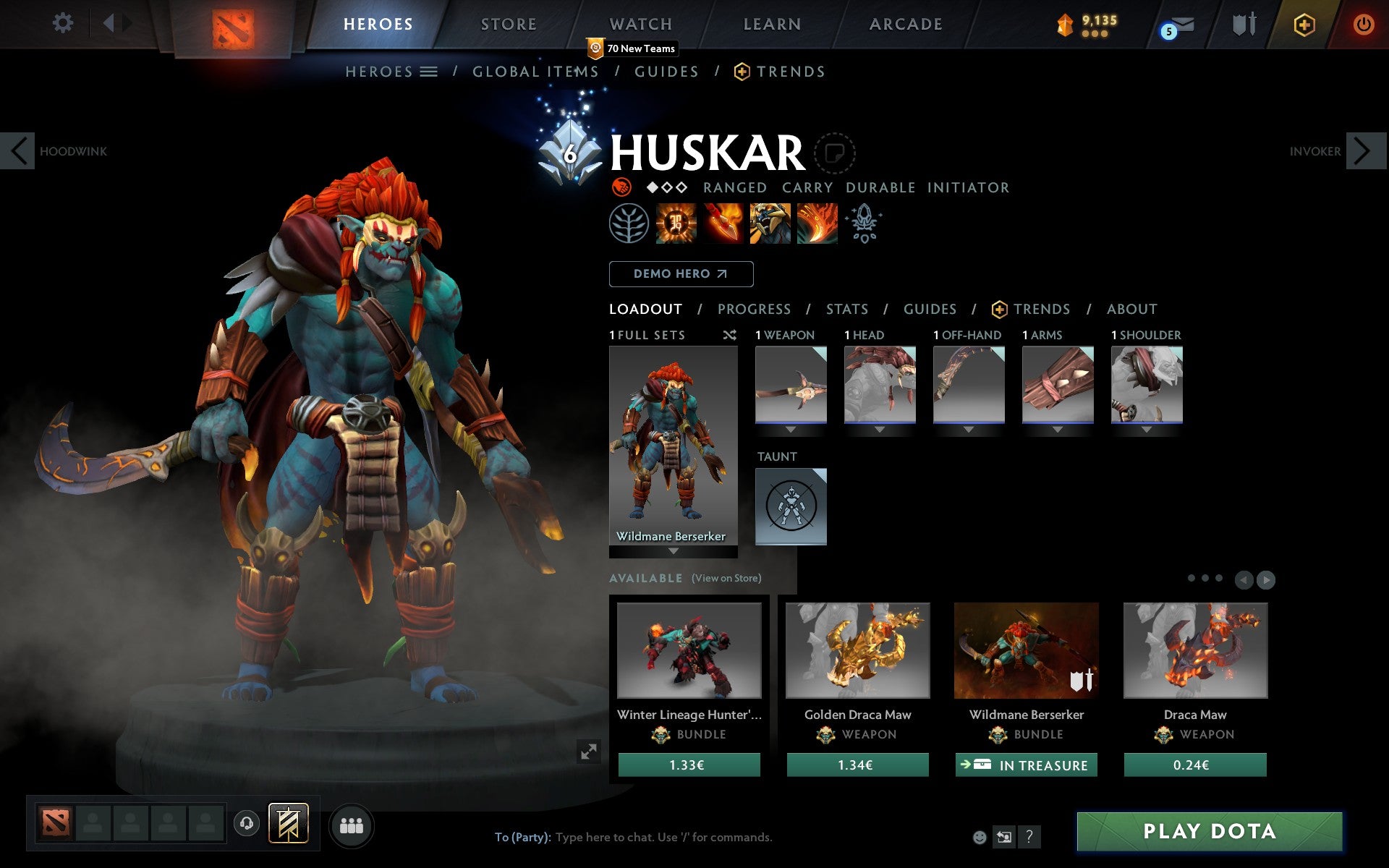The height and width of the screenshot is (868, 1389).
Task: Open available items View on Store link
Action: (x=726, y=578)
